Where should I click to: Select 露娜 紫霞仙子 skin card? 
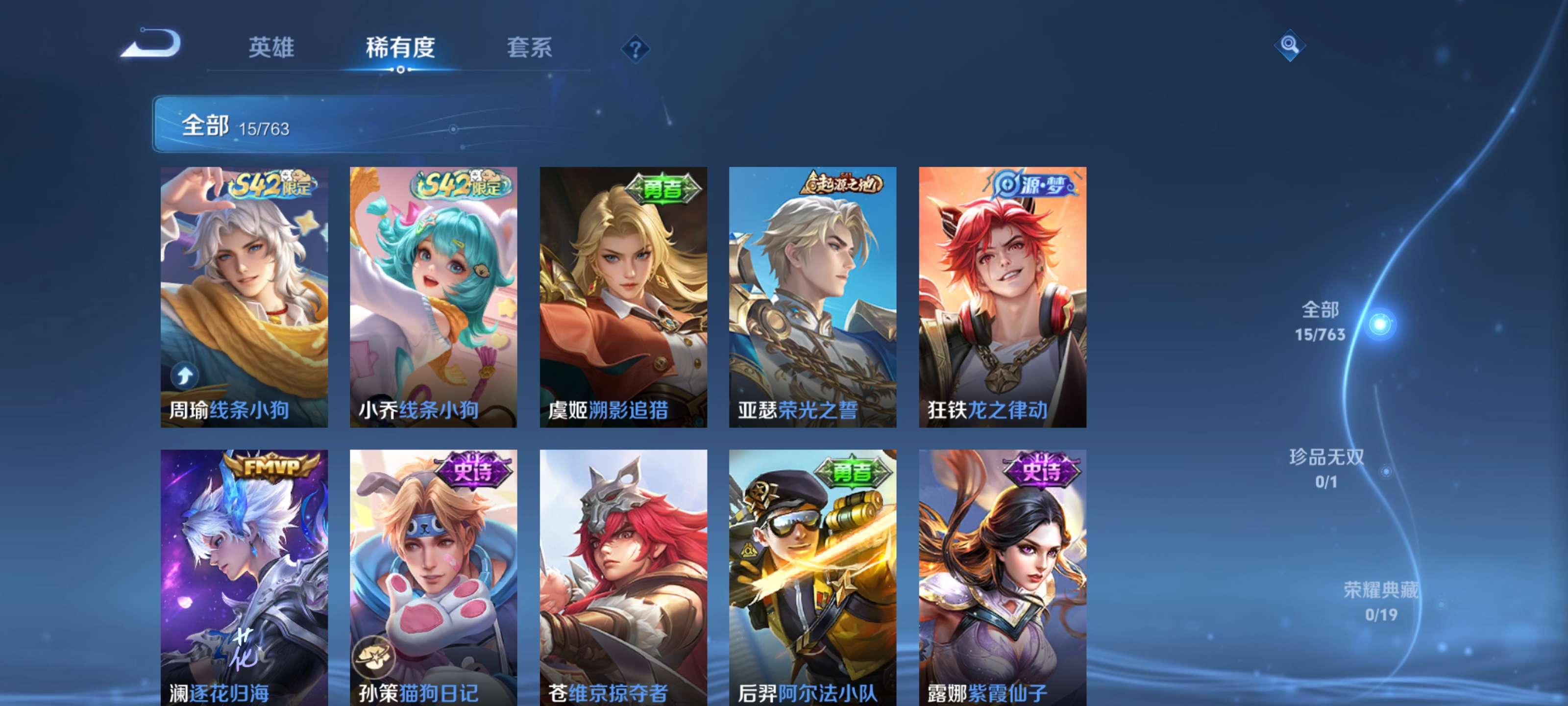[1003, 578]
